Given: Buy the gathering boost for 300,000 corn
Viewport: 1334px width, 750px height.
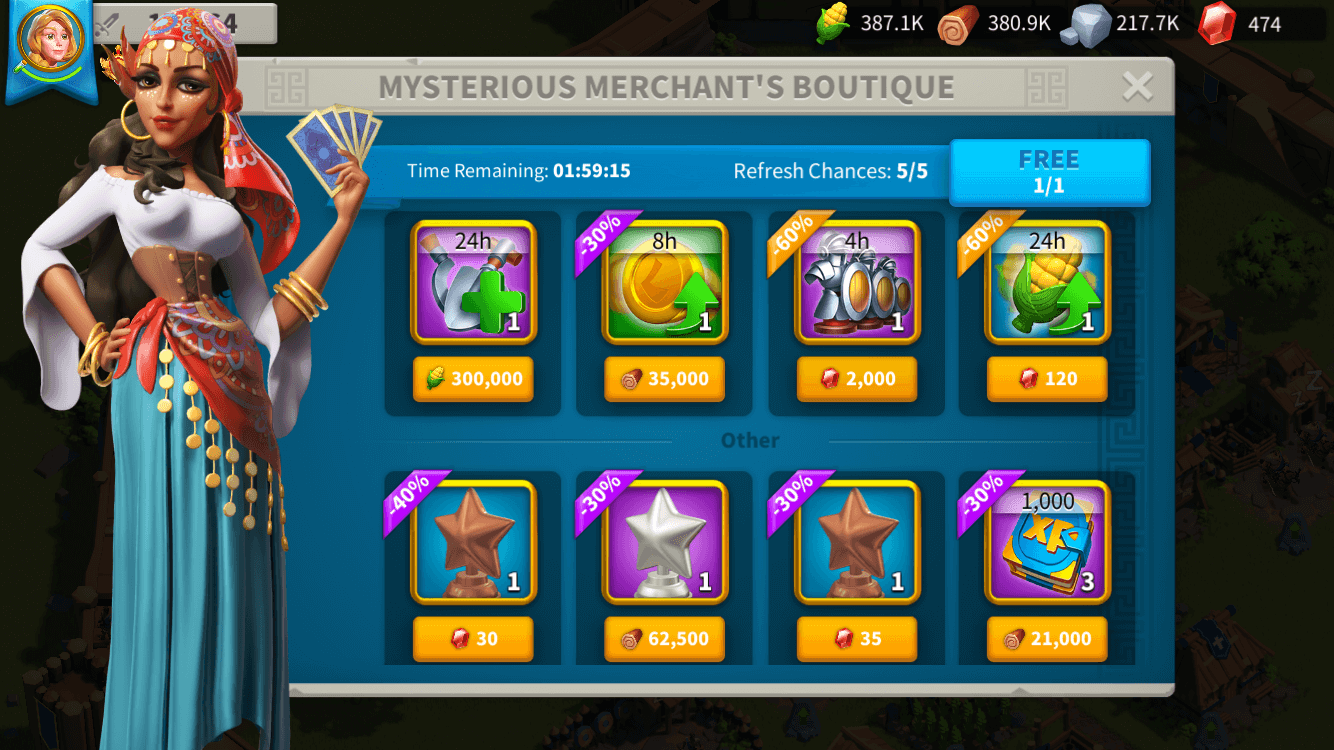Looking at the screenshot, I should click(x=473, y=379).
